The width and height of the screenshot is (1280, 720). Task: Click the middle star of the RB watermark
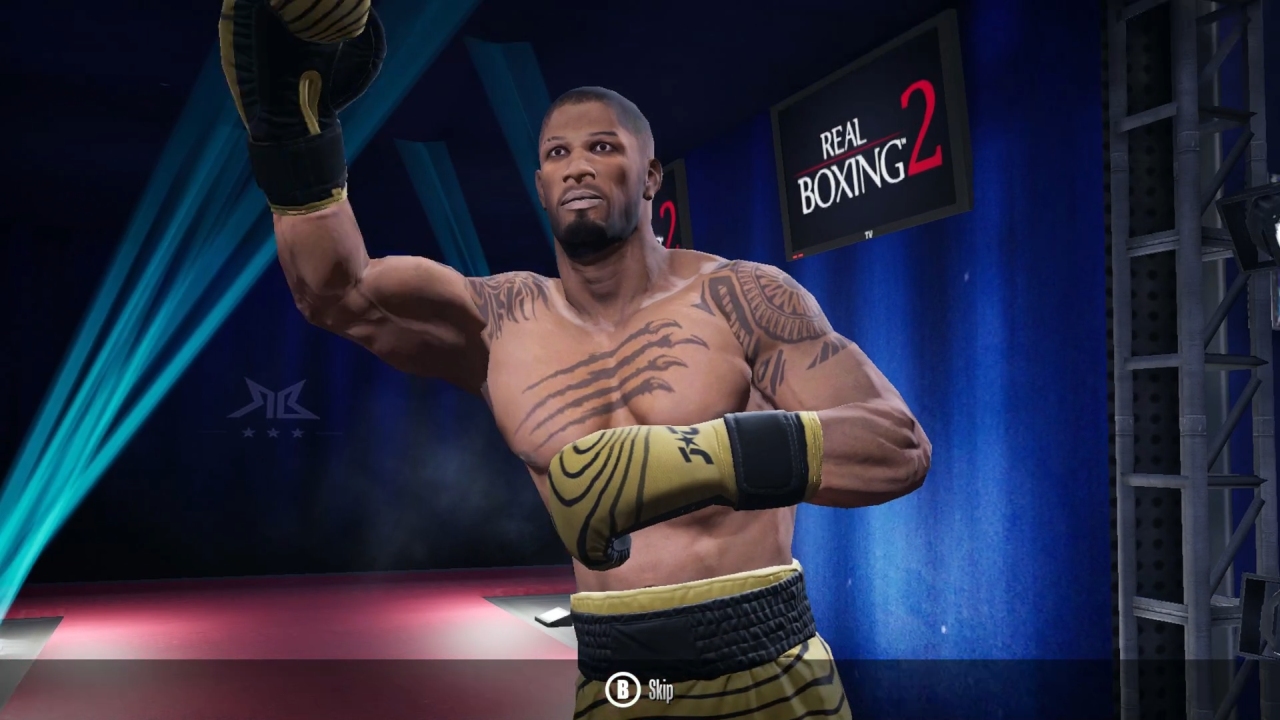point(274,434)
